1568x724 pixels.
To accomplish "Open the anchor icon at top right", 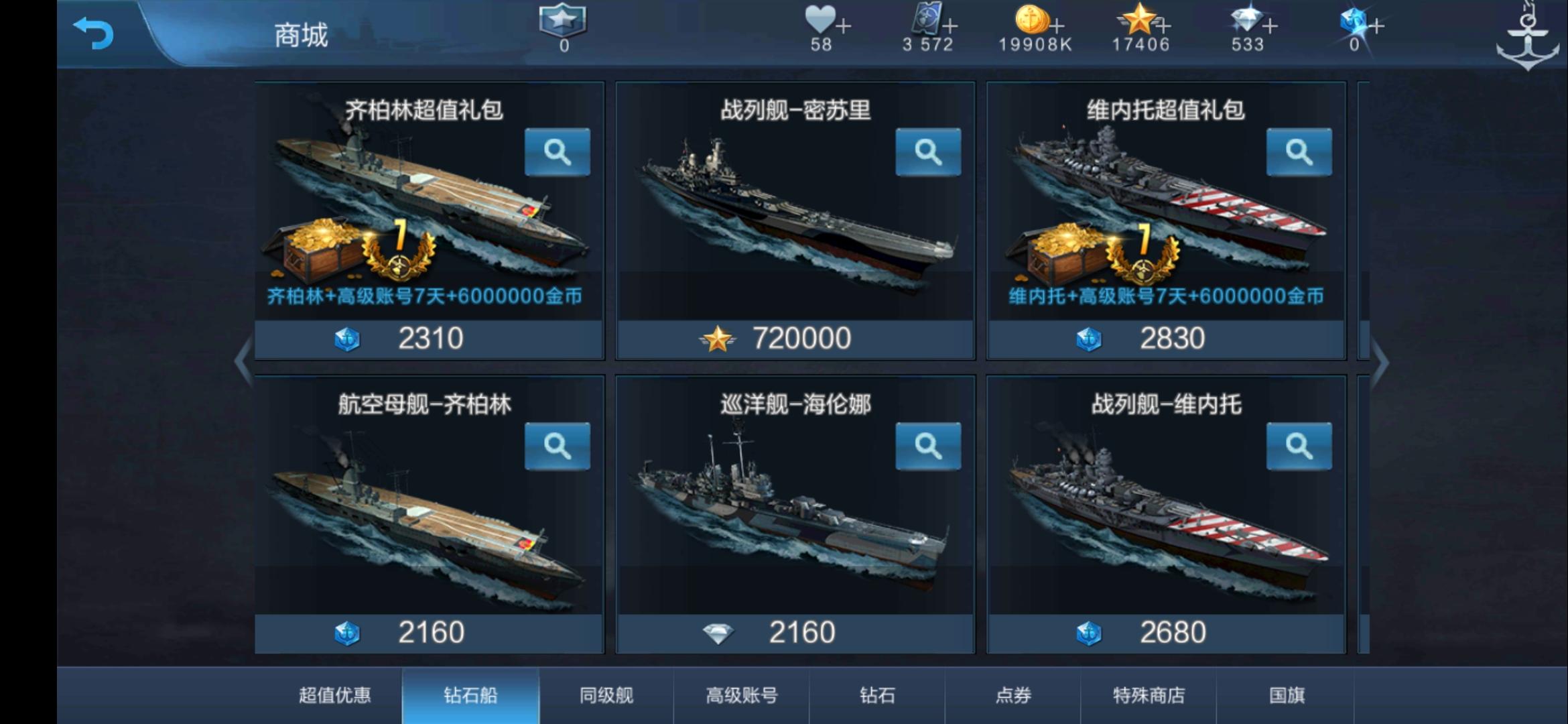I will tap(1528, 32).
